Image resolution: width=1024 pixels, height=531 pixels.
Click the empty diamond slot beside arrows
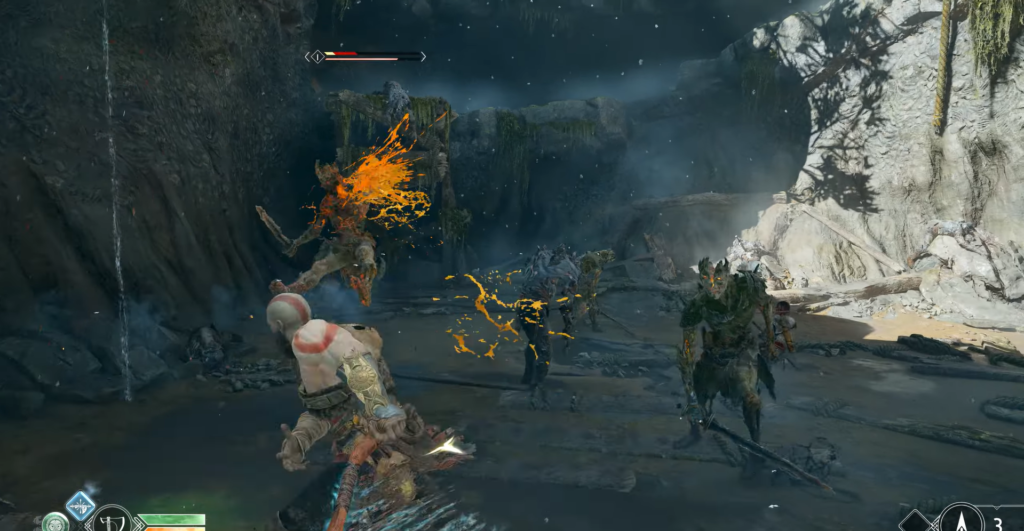(914, 523)
